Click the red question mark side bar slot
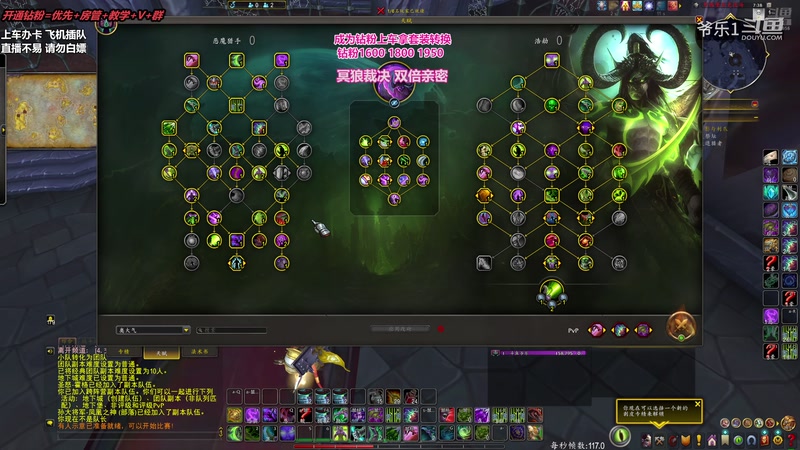This screenshot has width=800, height=450. 771,264
